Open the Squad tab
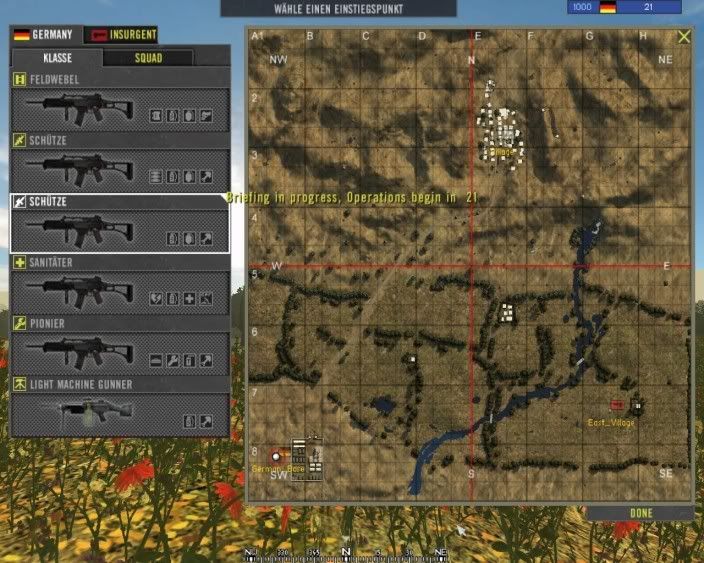Viewport: 704px width, 563px height. (149, 58)
